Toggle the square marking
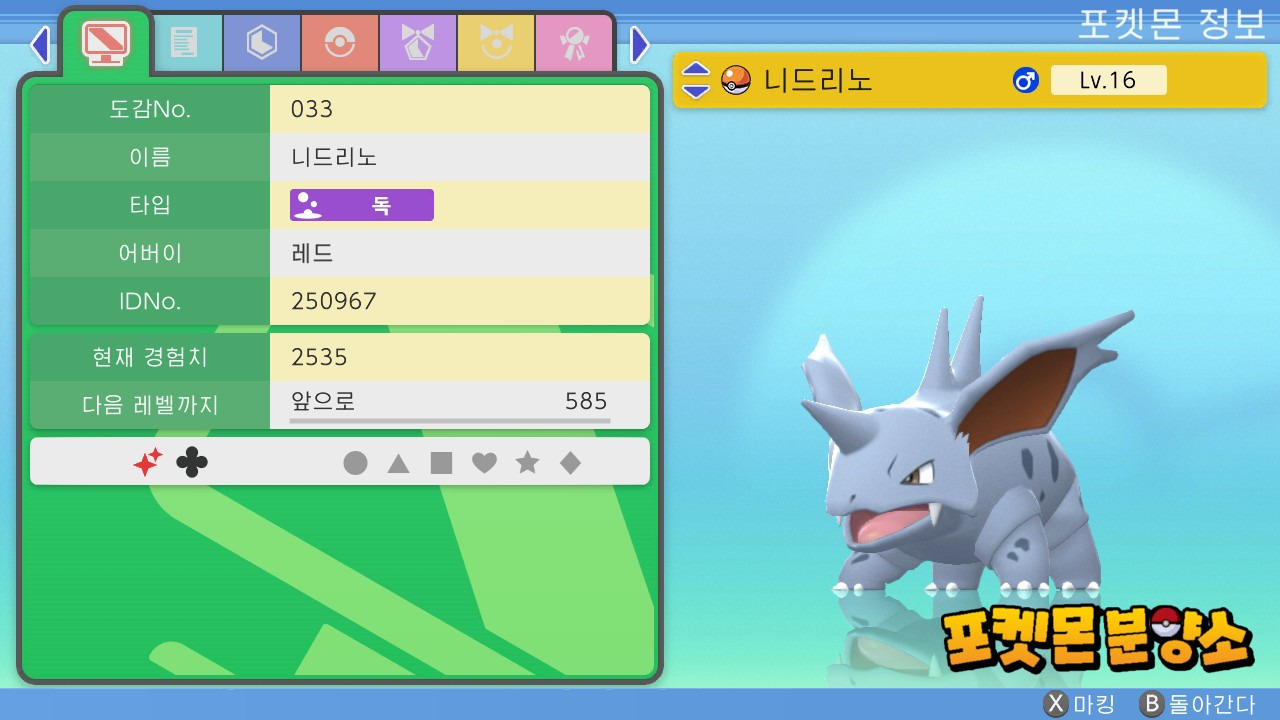 (x=441, y=463)
